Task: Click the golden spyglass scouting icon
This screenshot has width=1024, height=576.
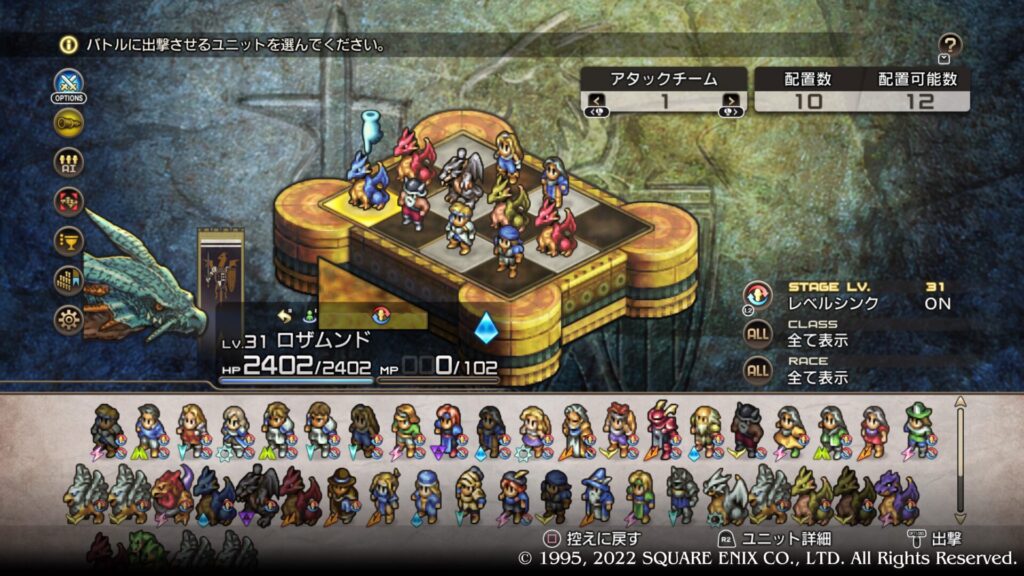Action: (x=69, y=123)
